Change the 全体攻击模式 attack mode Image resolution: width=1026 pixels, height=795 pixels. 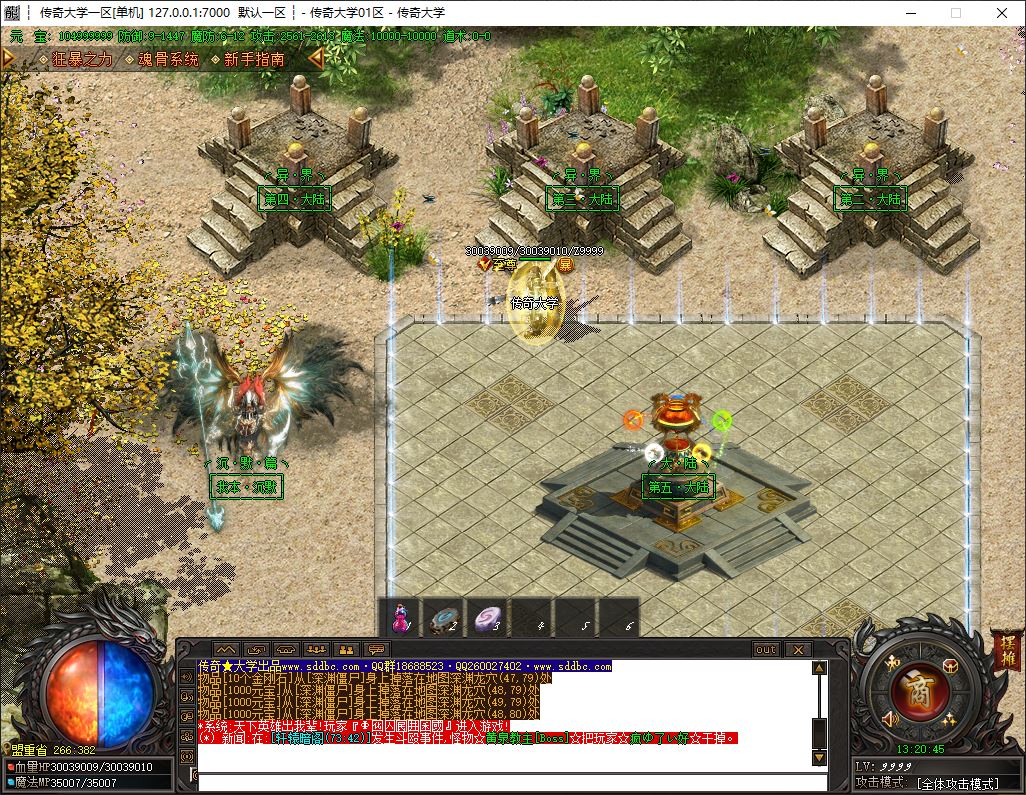click(x=956, y=782)
